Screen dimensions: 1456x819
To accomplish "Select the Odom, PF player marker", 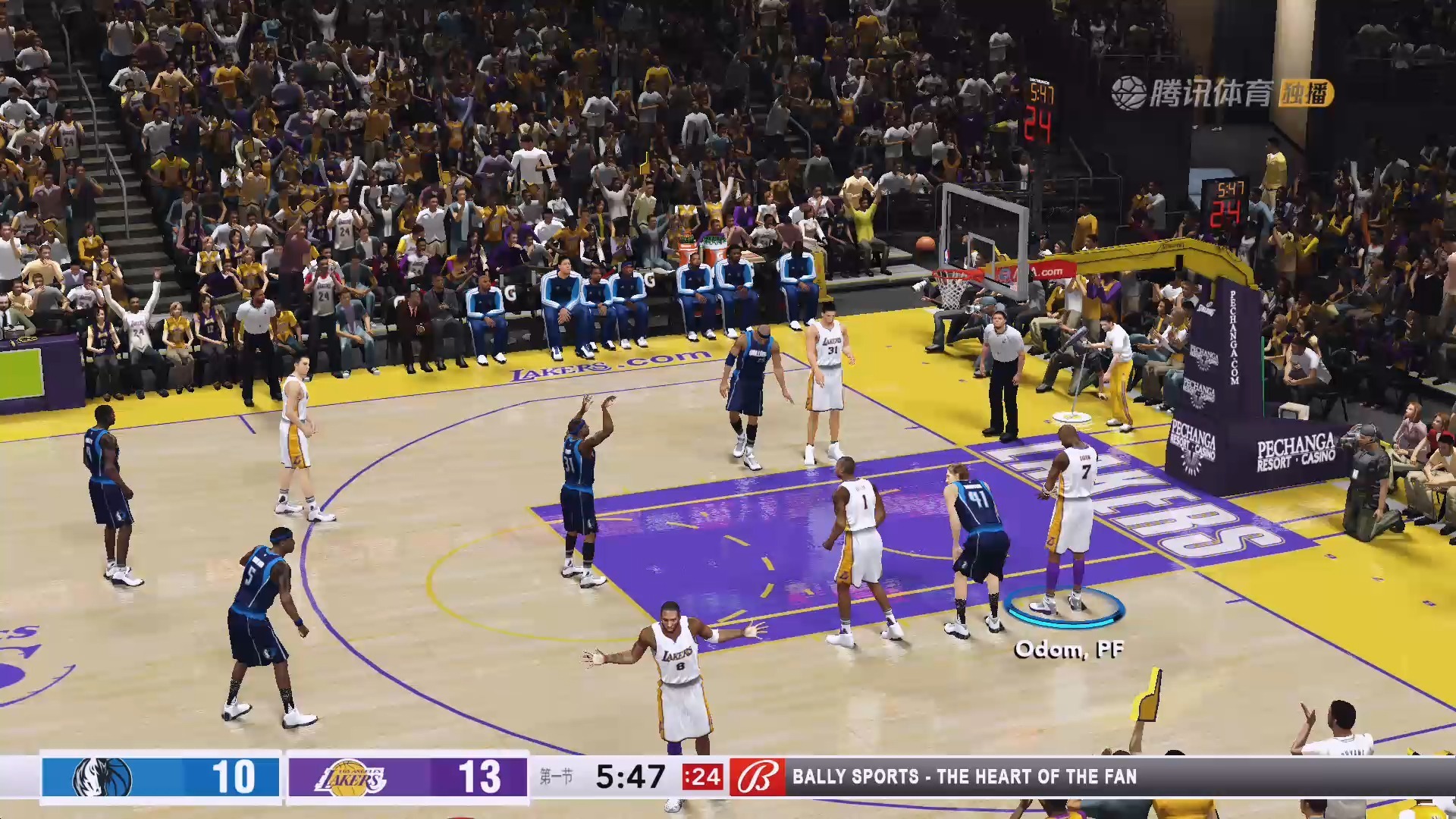I will pos(1064,608).
